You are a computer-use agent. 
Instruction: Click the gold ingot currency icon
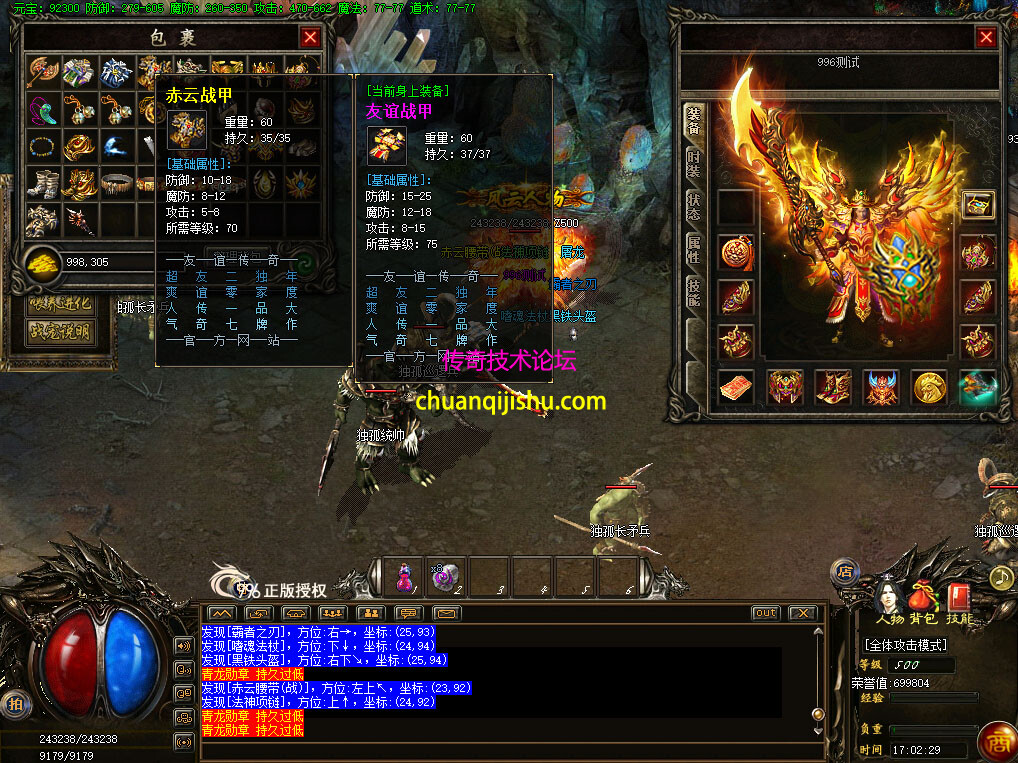click(41, 261)
